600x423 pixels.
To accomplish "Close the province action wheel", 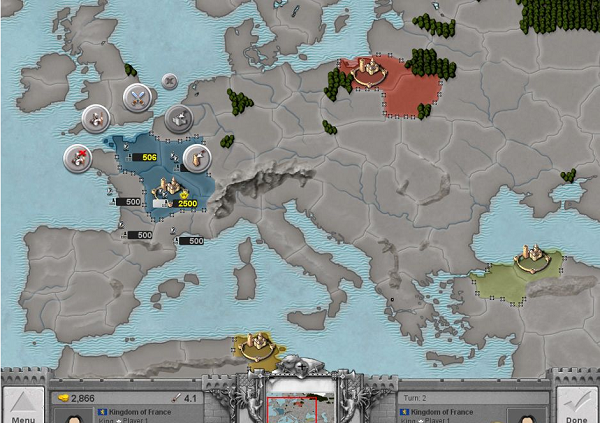I will tap(169, 80).
